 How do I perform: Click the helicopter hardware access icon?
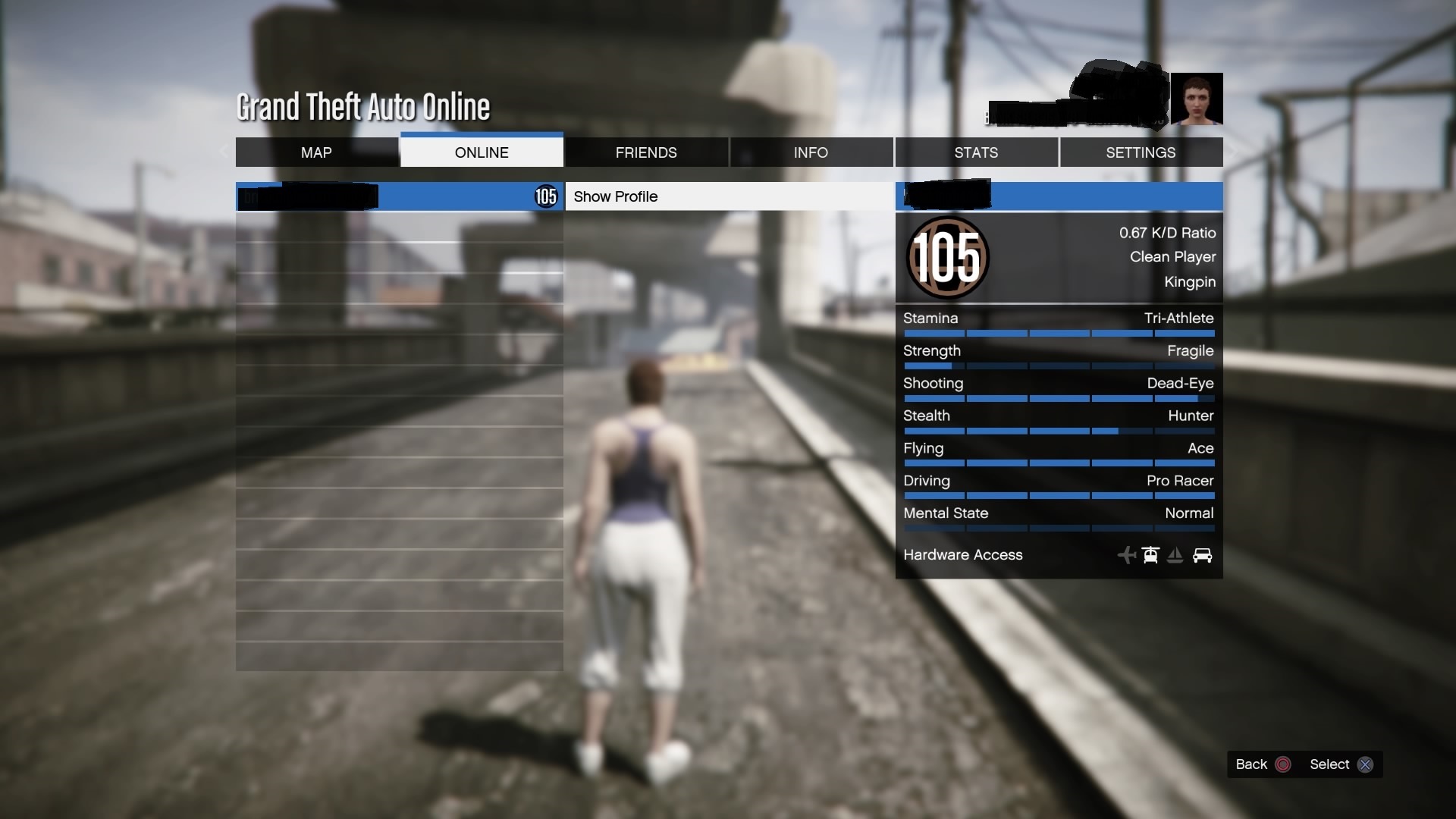(1150, 555)
